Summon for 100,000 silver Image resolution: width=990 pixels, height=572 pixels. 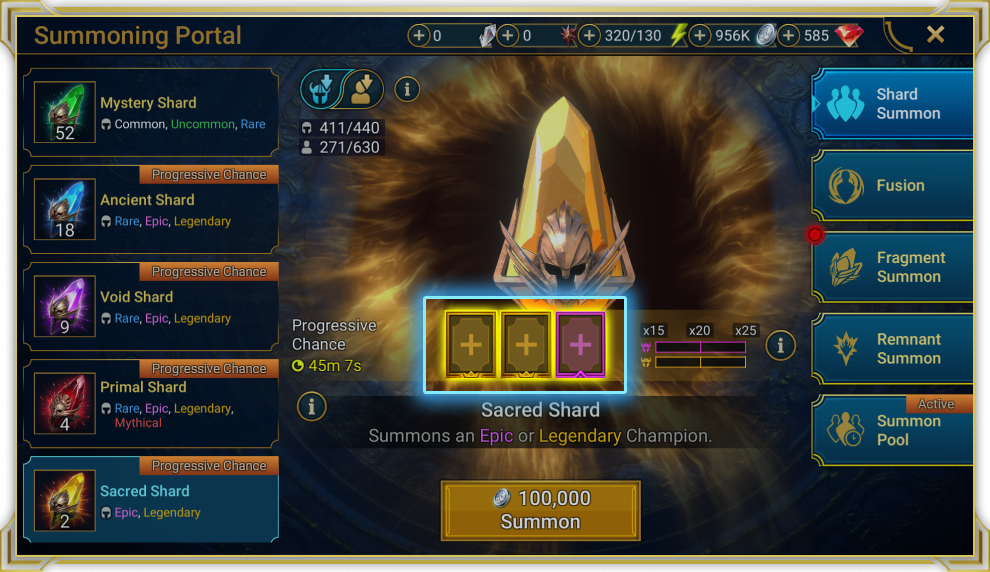[x=540, y=510]
